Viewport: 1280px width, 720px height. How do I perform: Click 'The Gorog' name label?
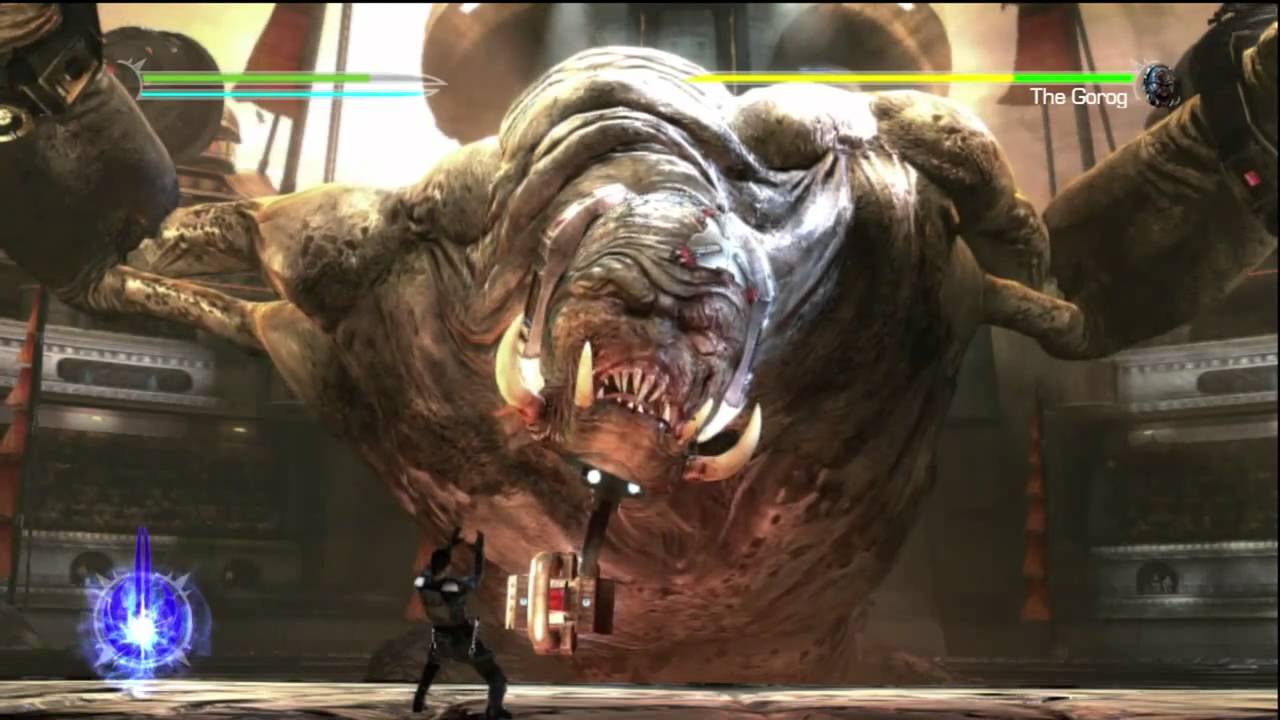1077,97
